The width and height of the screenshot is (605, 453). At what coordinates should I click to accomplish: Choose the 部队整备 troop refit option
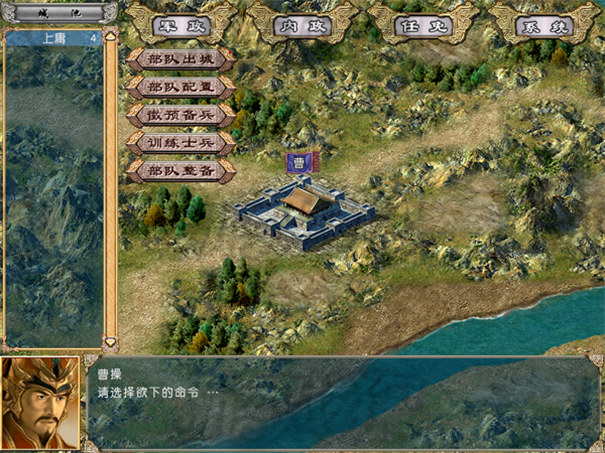181,171
